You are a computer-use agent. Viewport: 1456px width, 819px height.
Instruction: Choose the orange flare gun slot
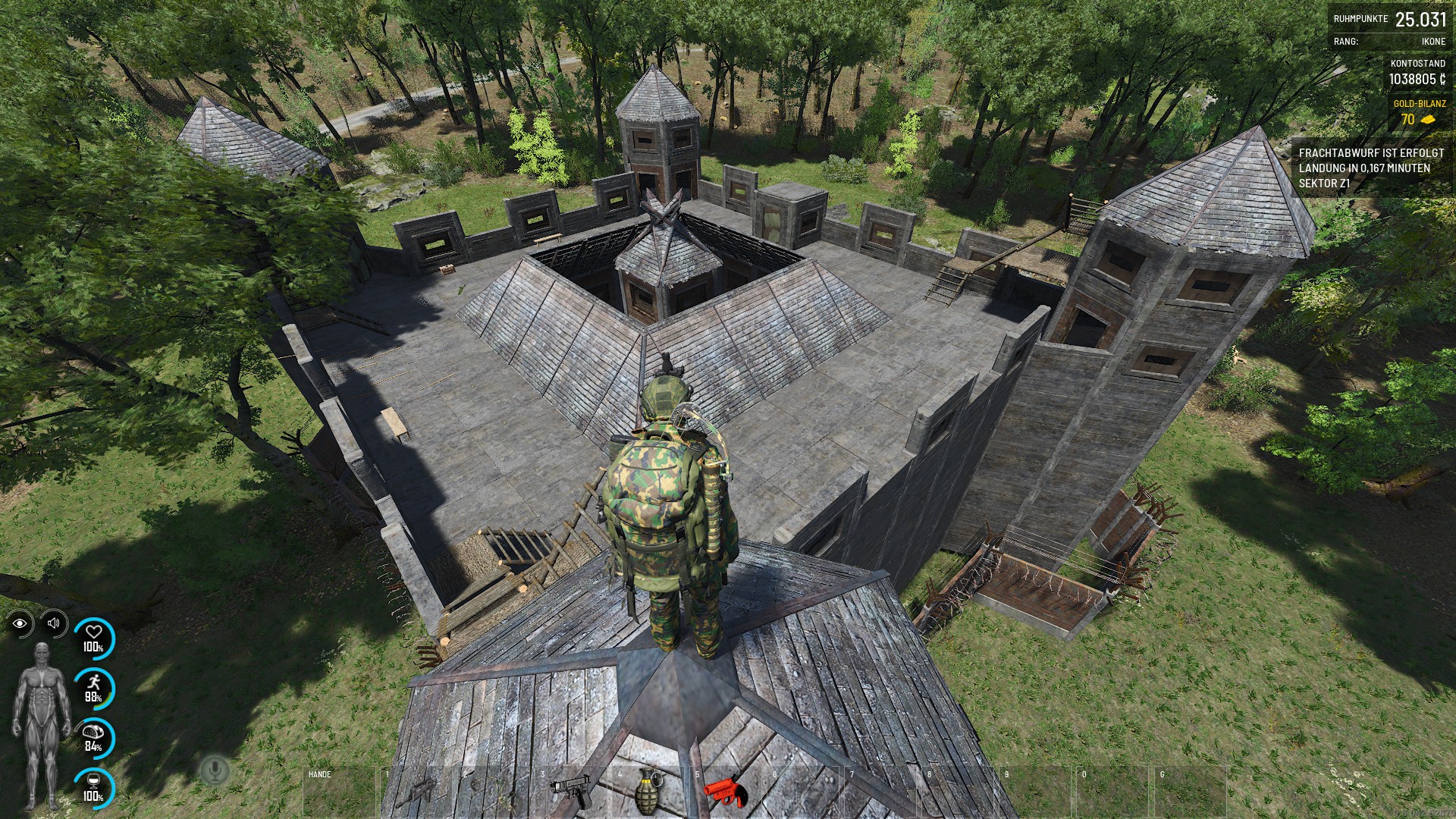(726, 792)
